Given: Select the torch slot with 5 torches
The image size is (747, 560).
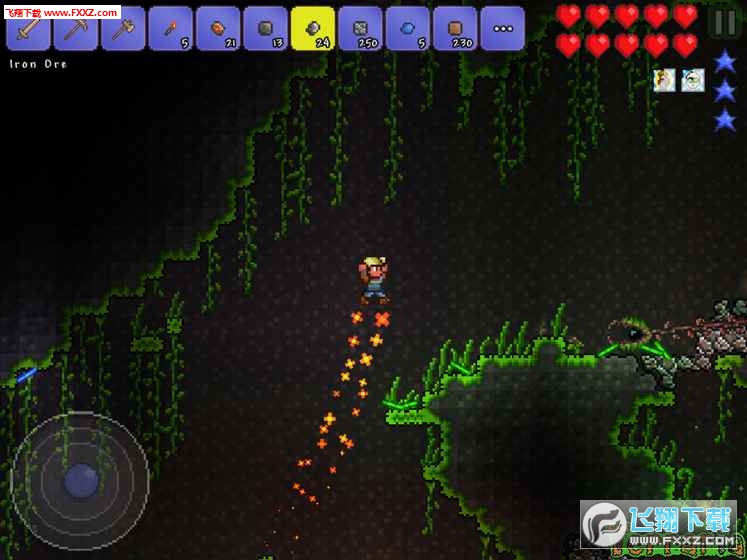Looking at the screenshot, I should tap(170, 28).
